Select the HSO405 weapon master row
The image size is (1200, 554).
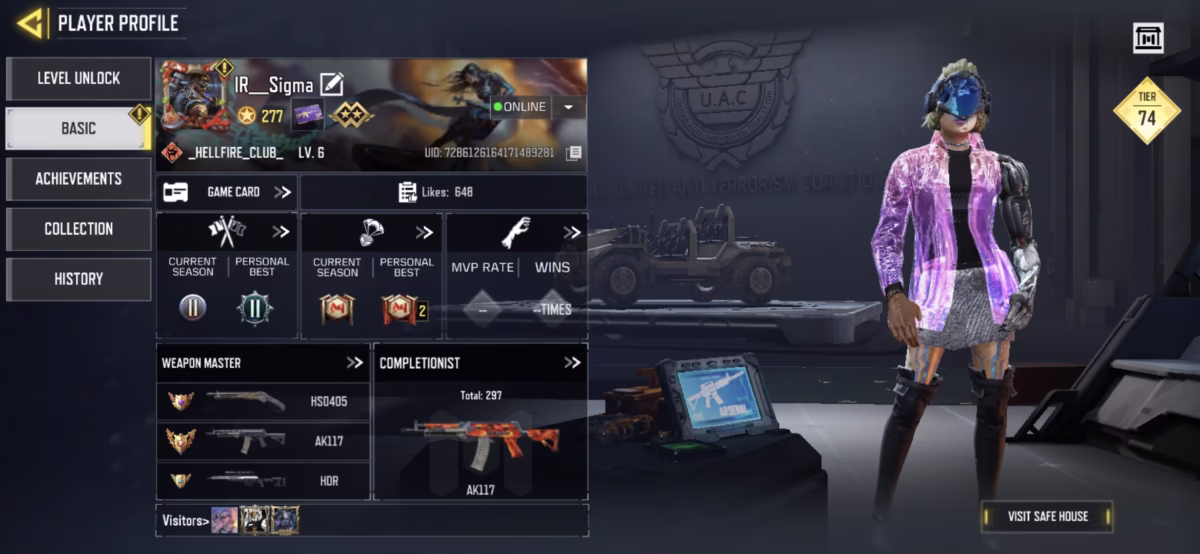click(264, 401)
